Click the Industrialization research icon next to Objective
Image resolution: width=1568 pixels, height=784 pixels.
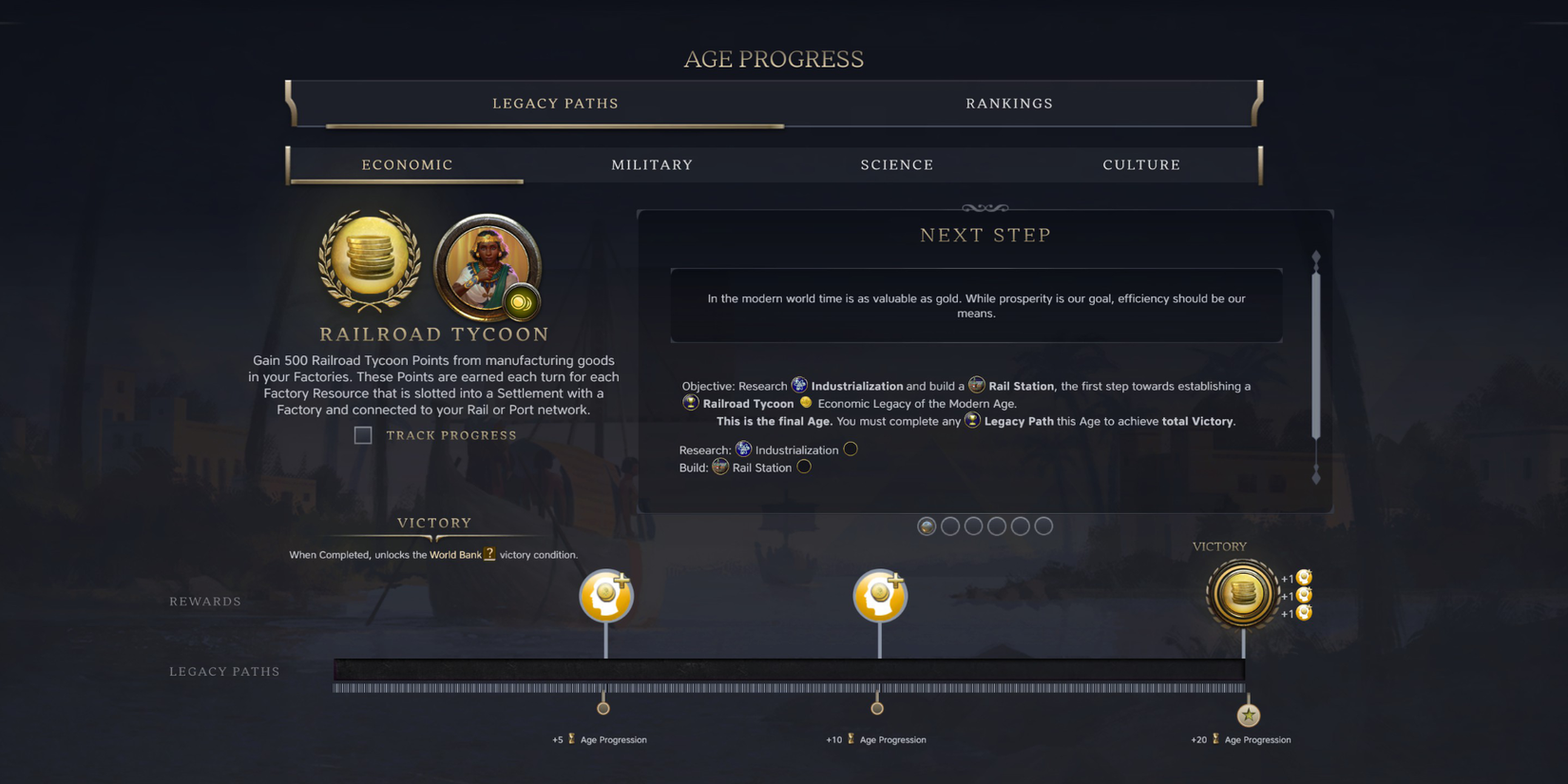click(x=798, y=384)
